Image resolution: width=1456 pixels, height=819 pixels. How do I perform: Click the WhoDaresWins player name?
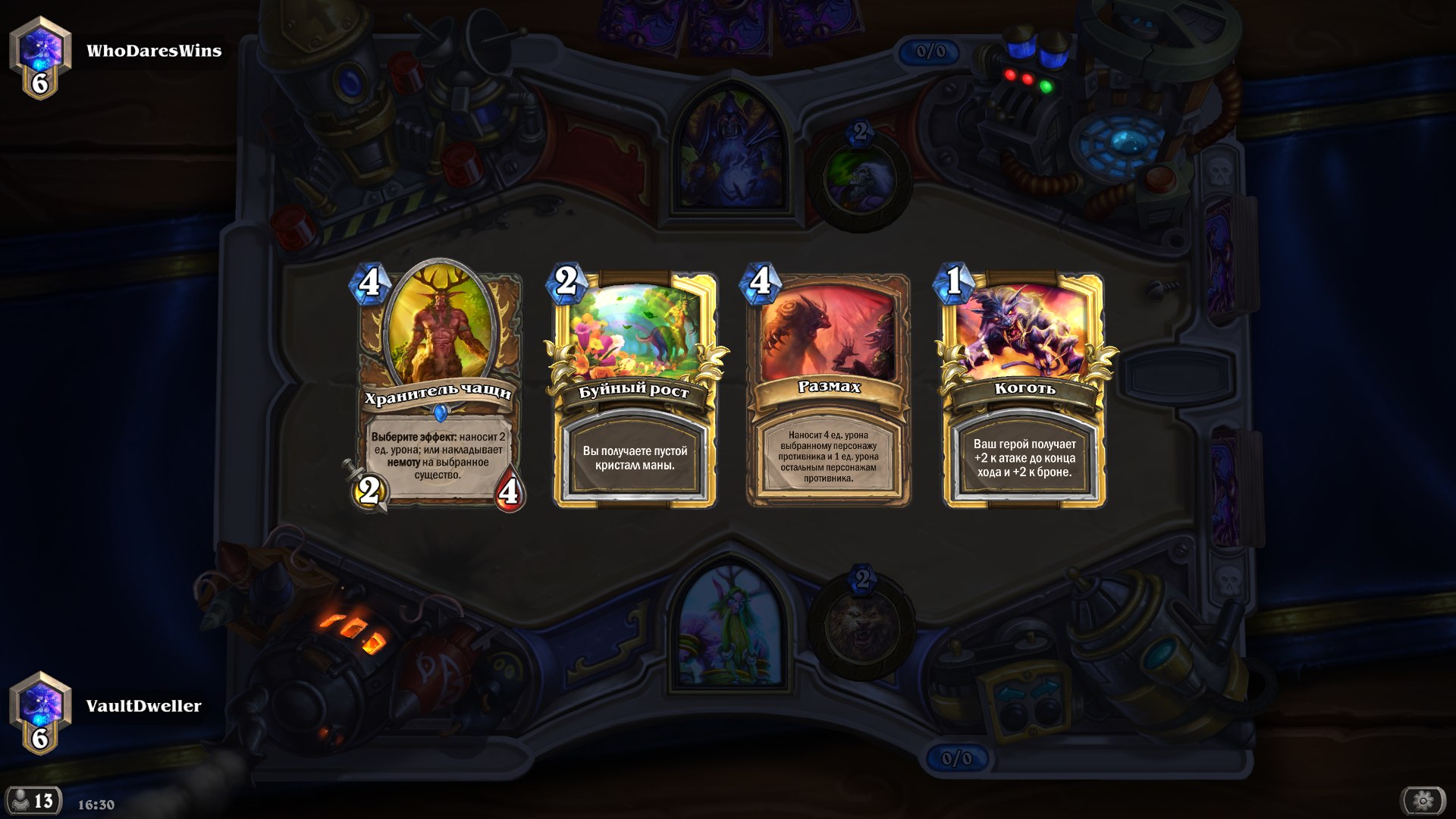pyautogui.click(x=155, y=51)
